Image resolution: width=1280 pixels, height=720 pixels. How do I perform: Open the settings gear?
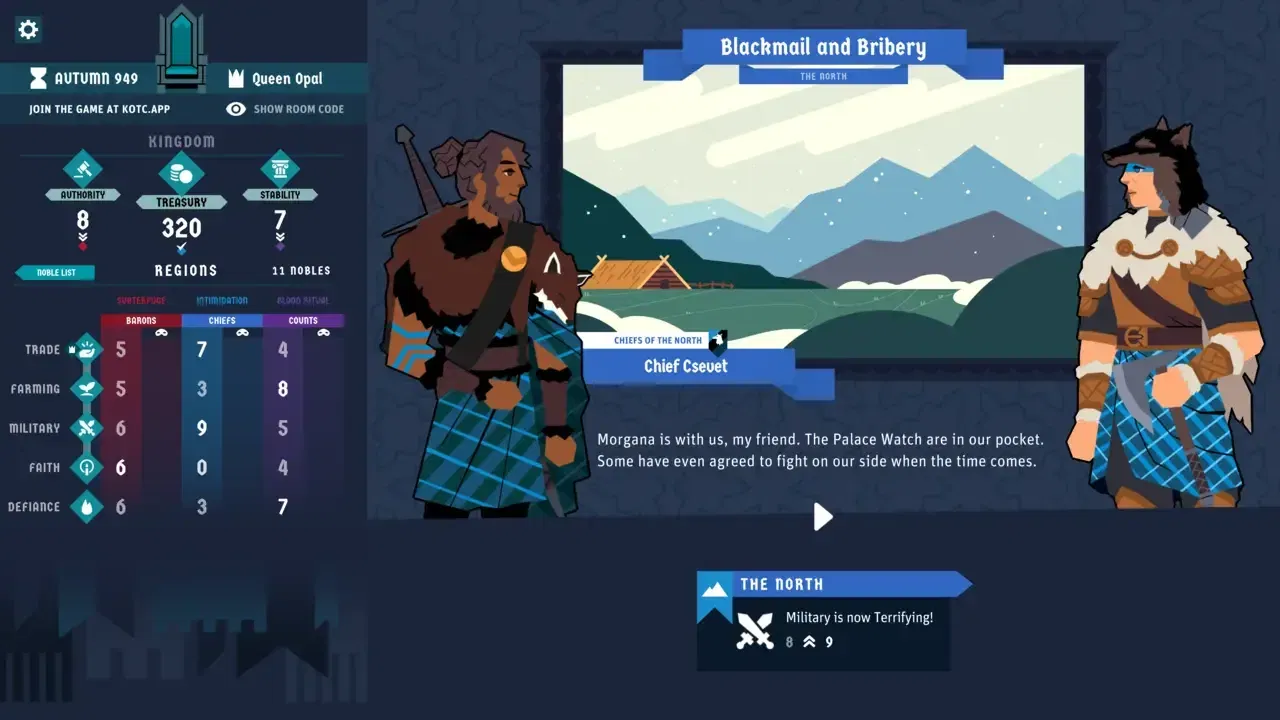pyautogui.click(x=27, y=29)
